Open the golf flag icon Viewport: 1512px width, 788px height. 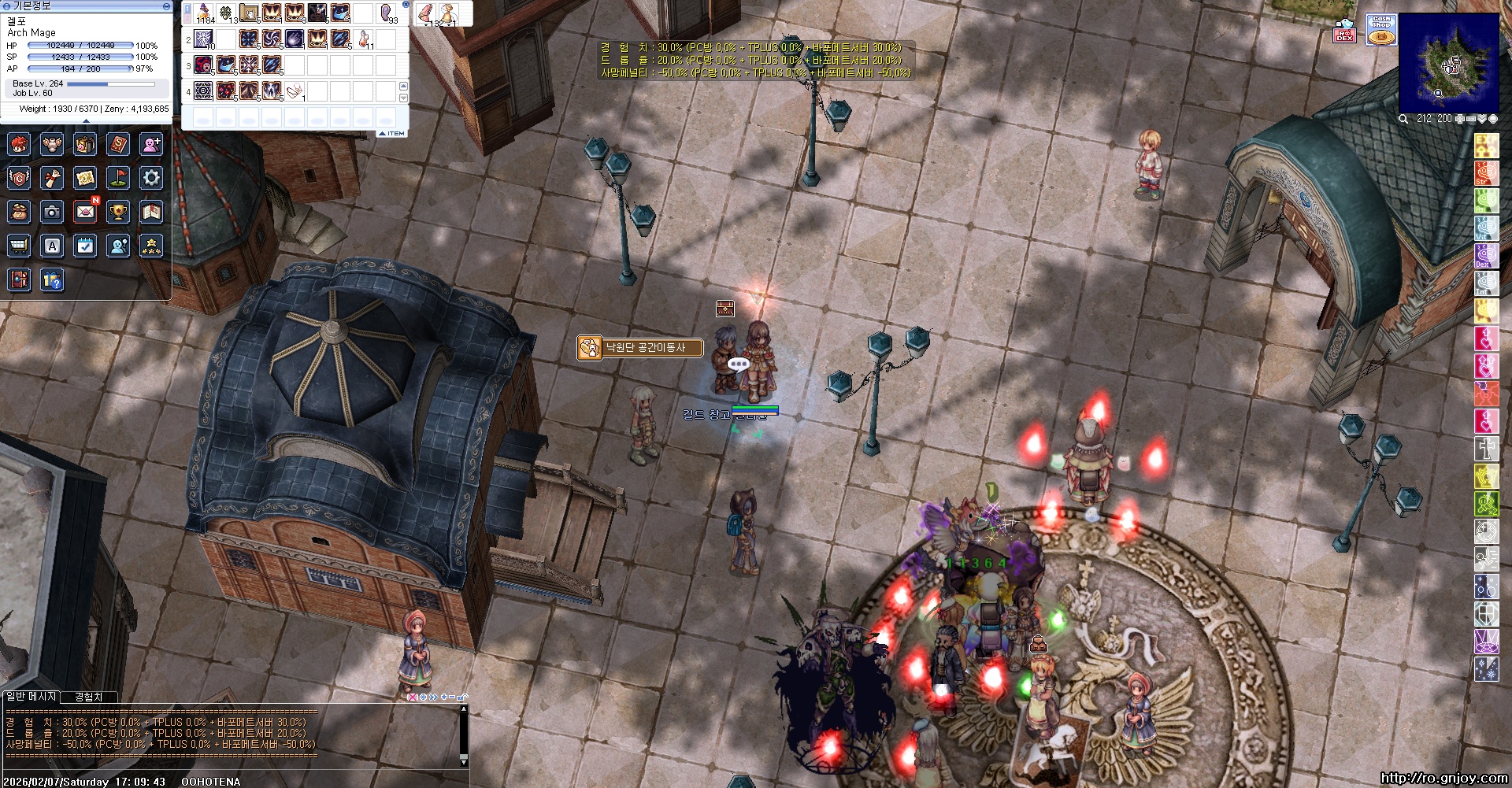[x=118, y=178]
